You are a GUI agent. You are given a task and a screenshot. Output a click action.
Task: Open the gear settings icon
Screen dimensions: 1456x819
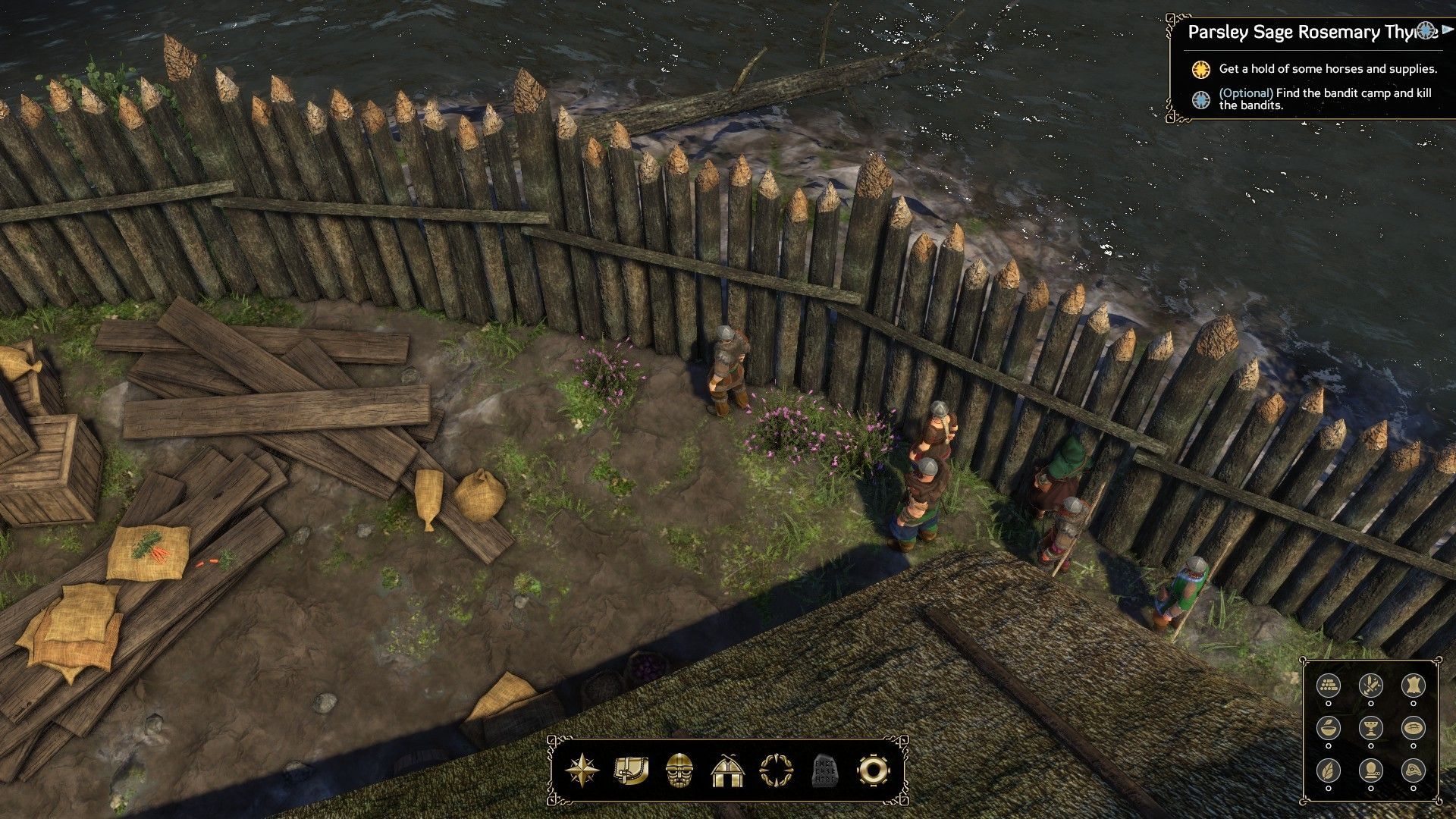point(873,770)
